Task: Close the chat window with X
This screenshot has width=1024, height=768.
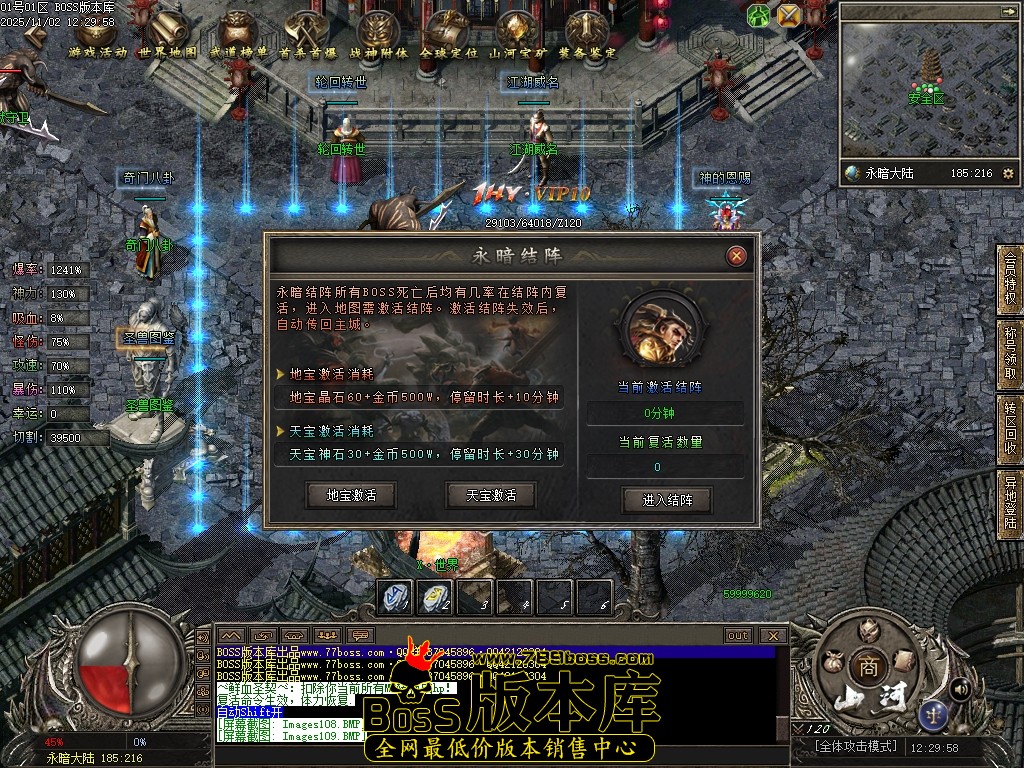Action: [x=772, y=636]
